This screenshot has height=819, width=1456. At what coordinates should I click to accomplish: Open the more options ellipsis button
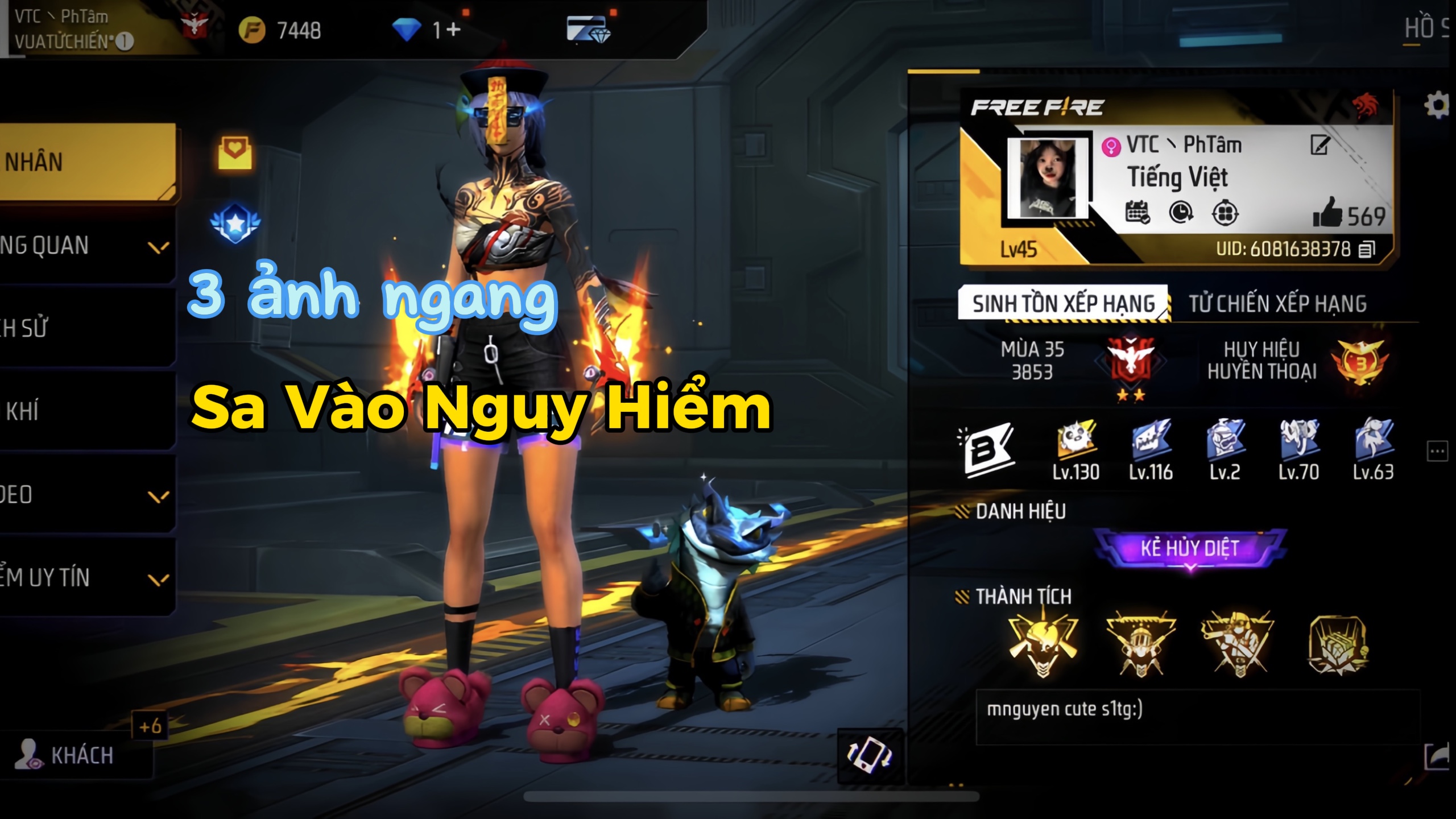tap(1437, 452)
